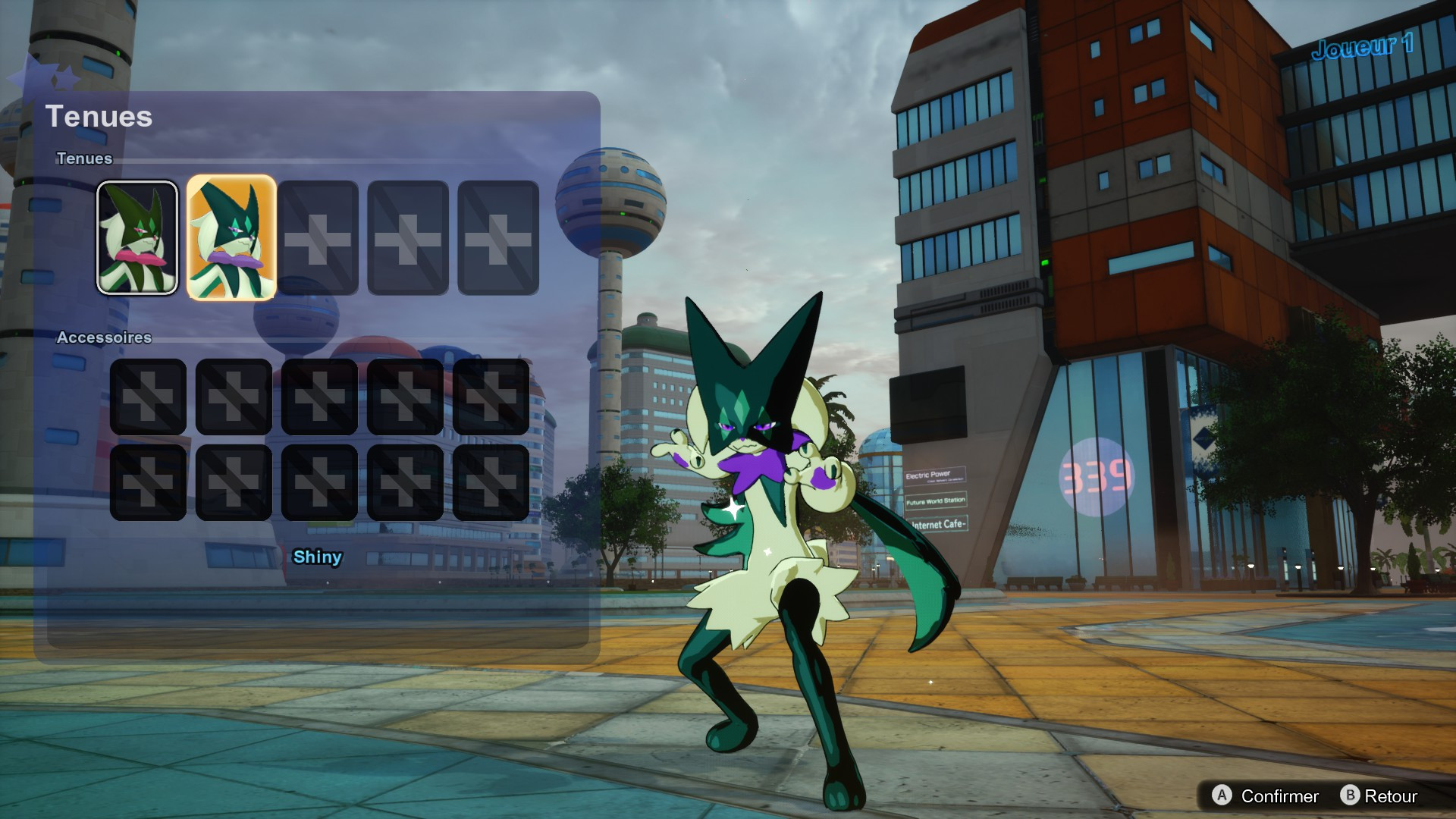Select the first empty accessory slot
Viewport: 1456px width, 819px height.
(147, 396)
